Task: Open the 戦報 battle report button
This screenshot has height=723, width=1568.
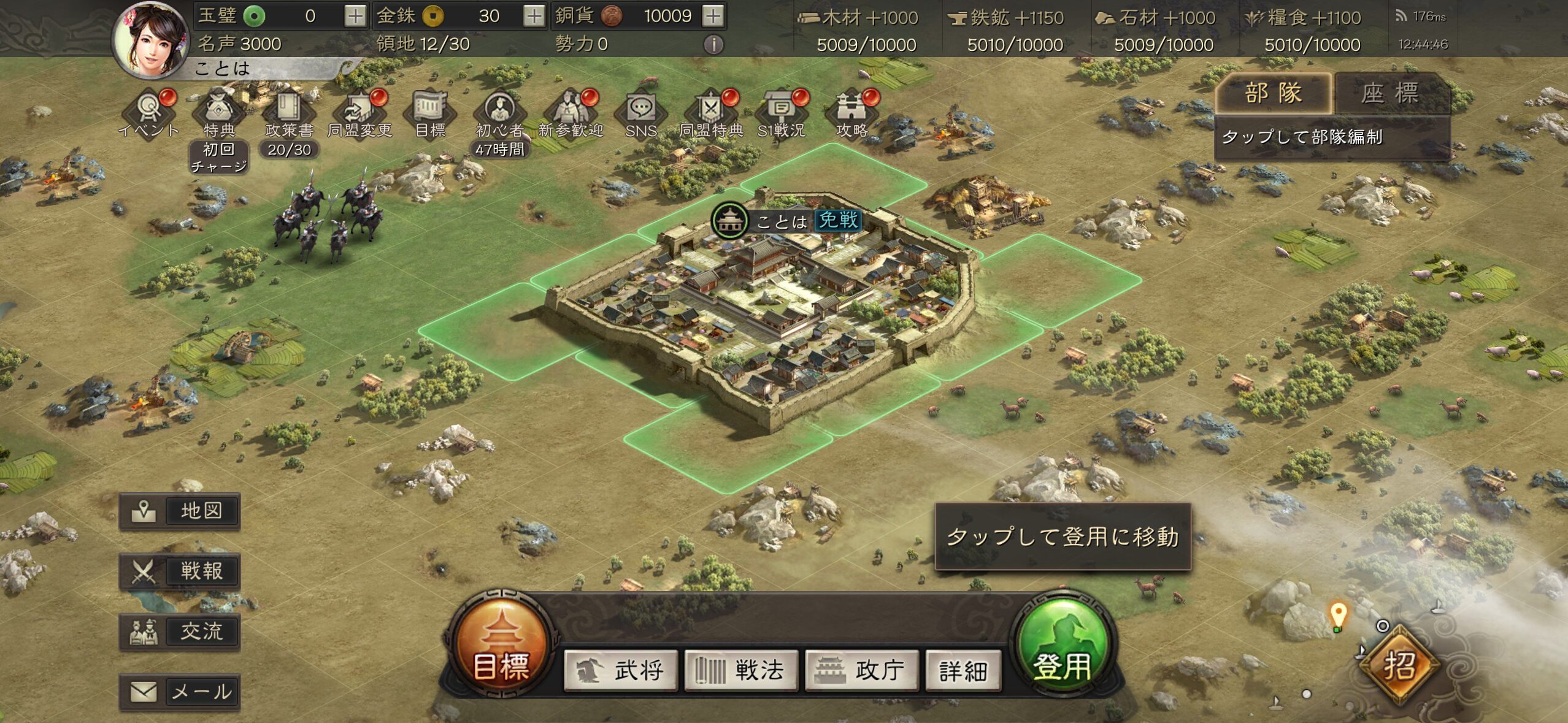Action: [180, 572]
